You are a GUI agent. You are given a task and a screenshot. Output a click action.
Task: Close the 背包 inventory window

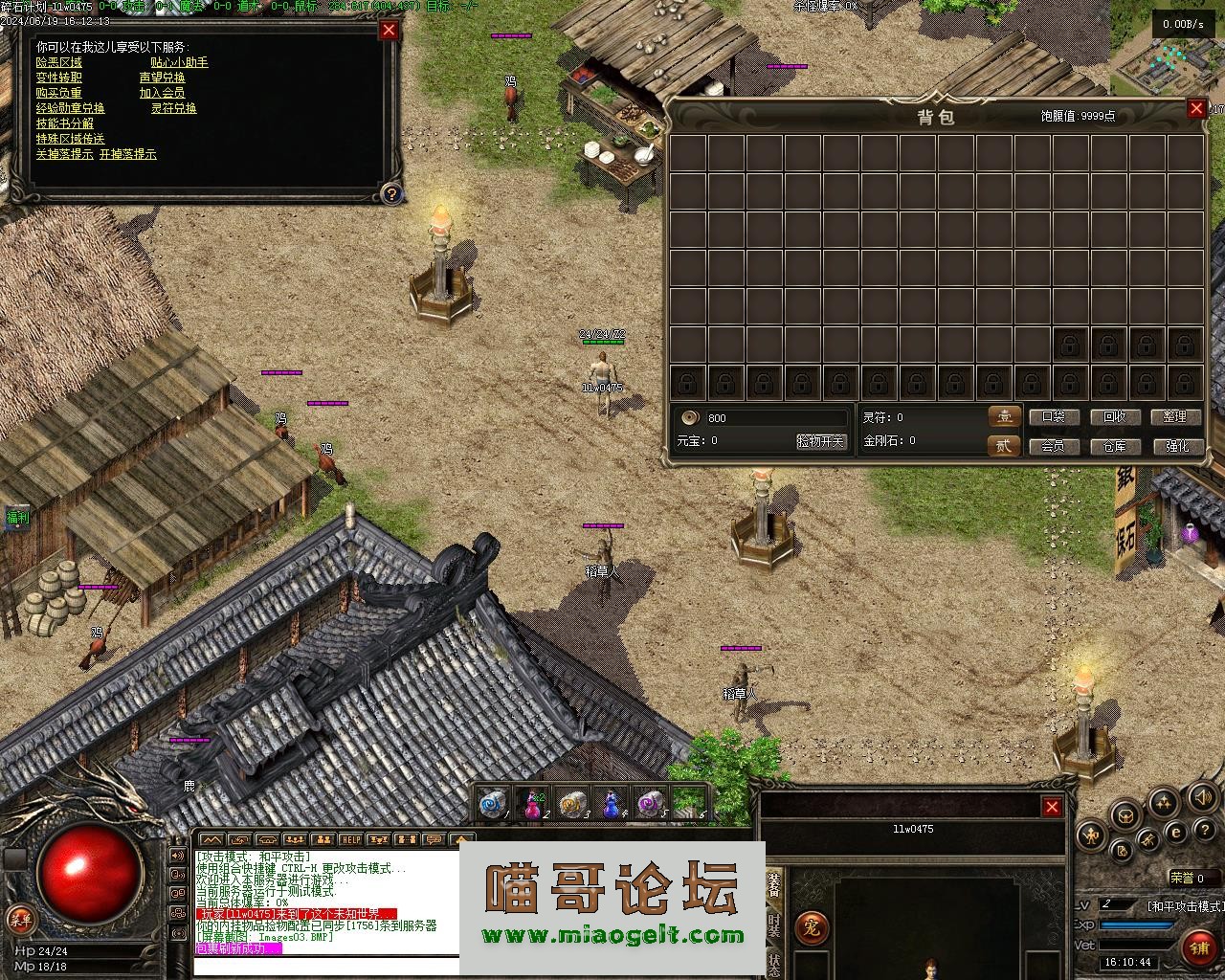pyautogui.click(x=1195, y=108)
